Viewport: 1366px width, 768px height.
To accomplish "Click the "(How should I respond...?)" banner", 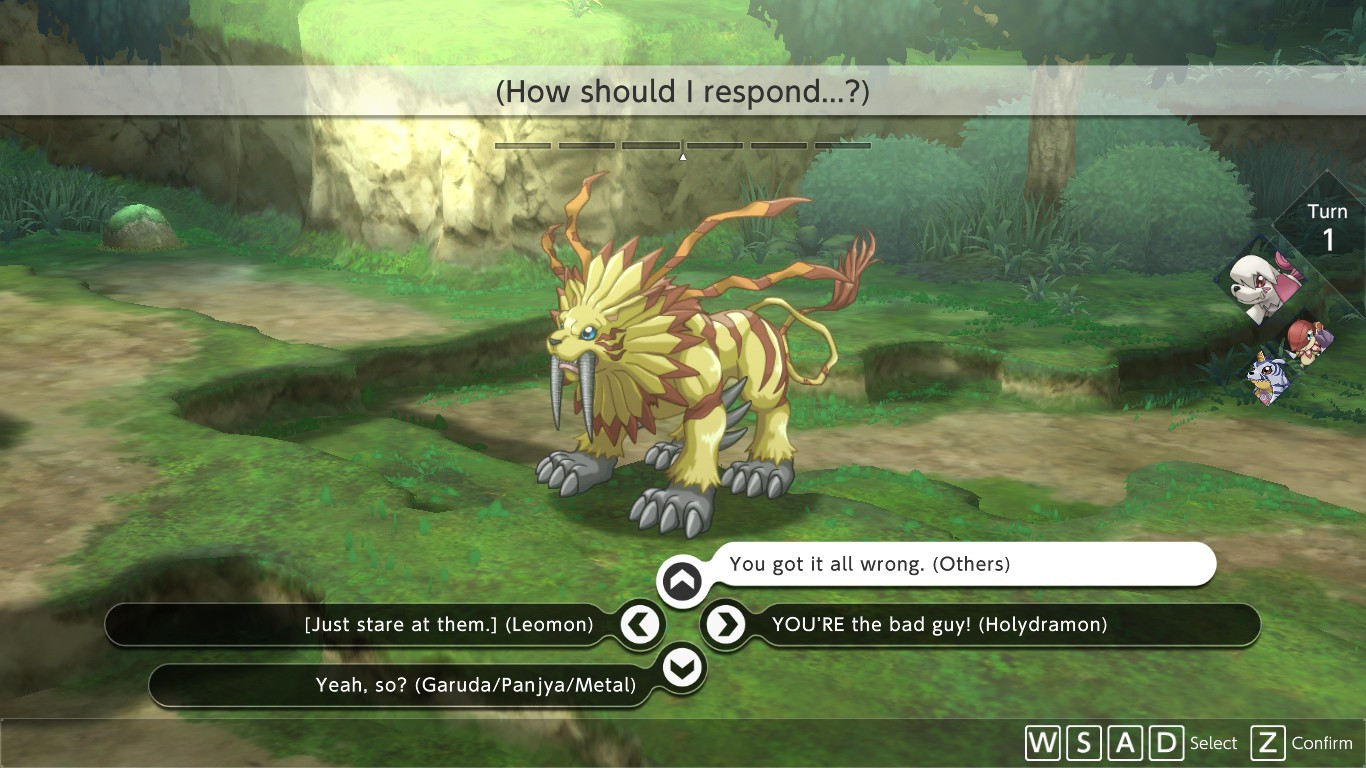I will [x=683, y=91].
